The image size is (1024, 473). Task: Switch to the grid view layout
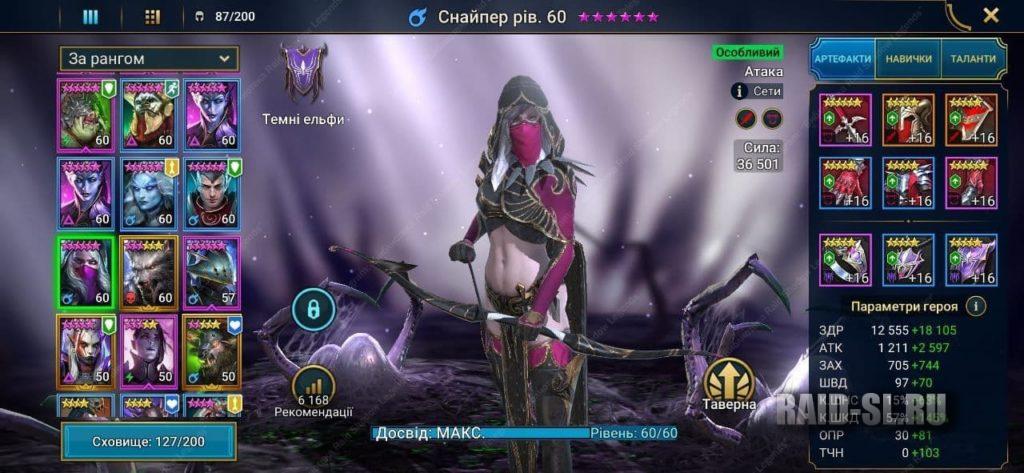[152, 16]
